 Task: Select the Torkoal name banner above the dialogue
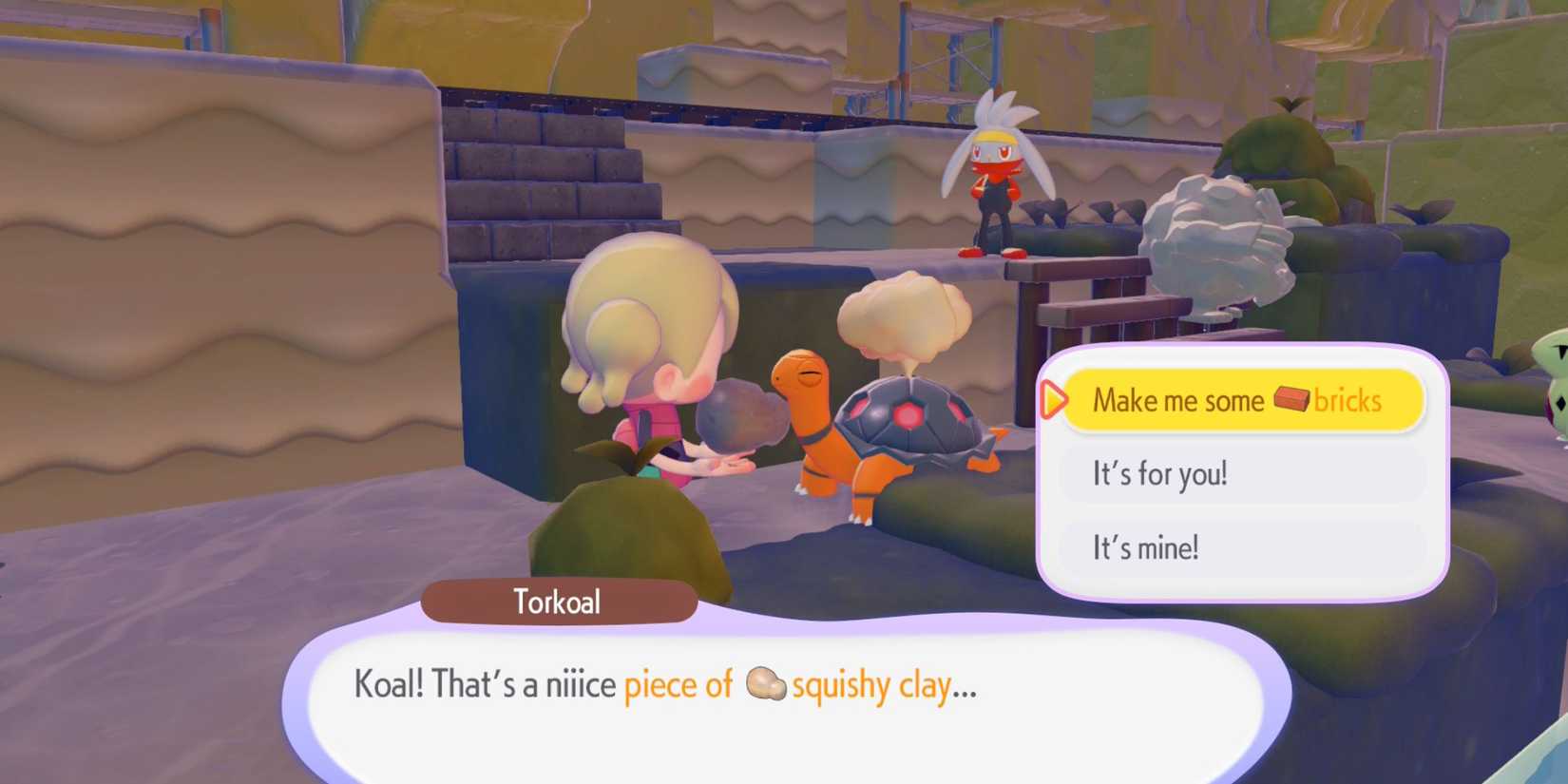tap(559, 601)
